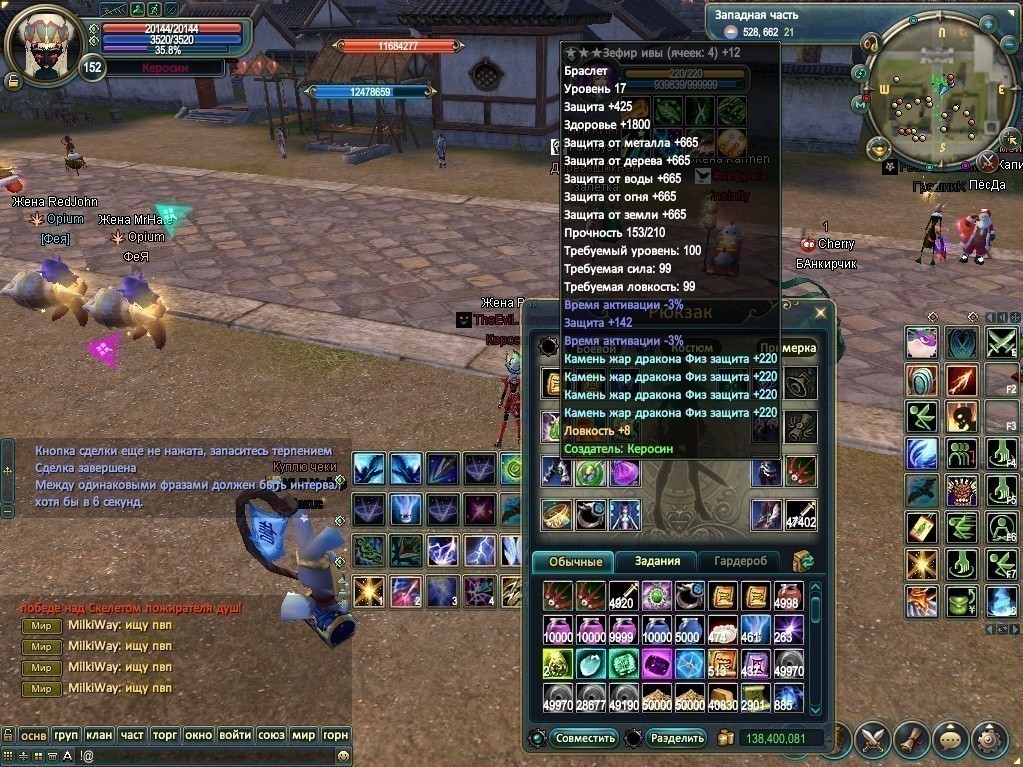Viewport: 1023px width, 767px height.
Task: Select the purple gem inventory item
Action: point(656,663)
